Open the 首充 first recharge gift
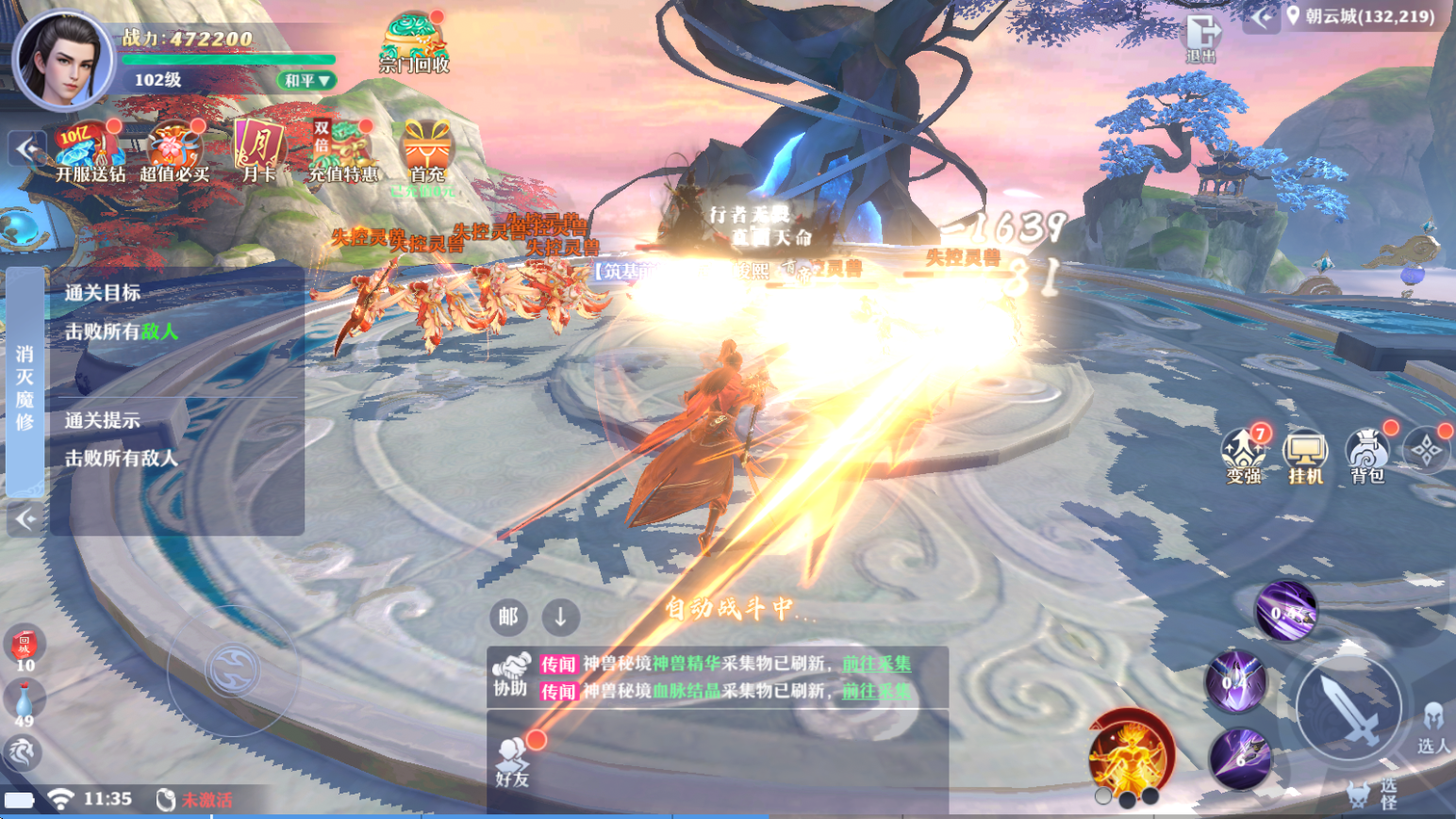 427,153
